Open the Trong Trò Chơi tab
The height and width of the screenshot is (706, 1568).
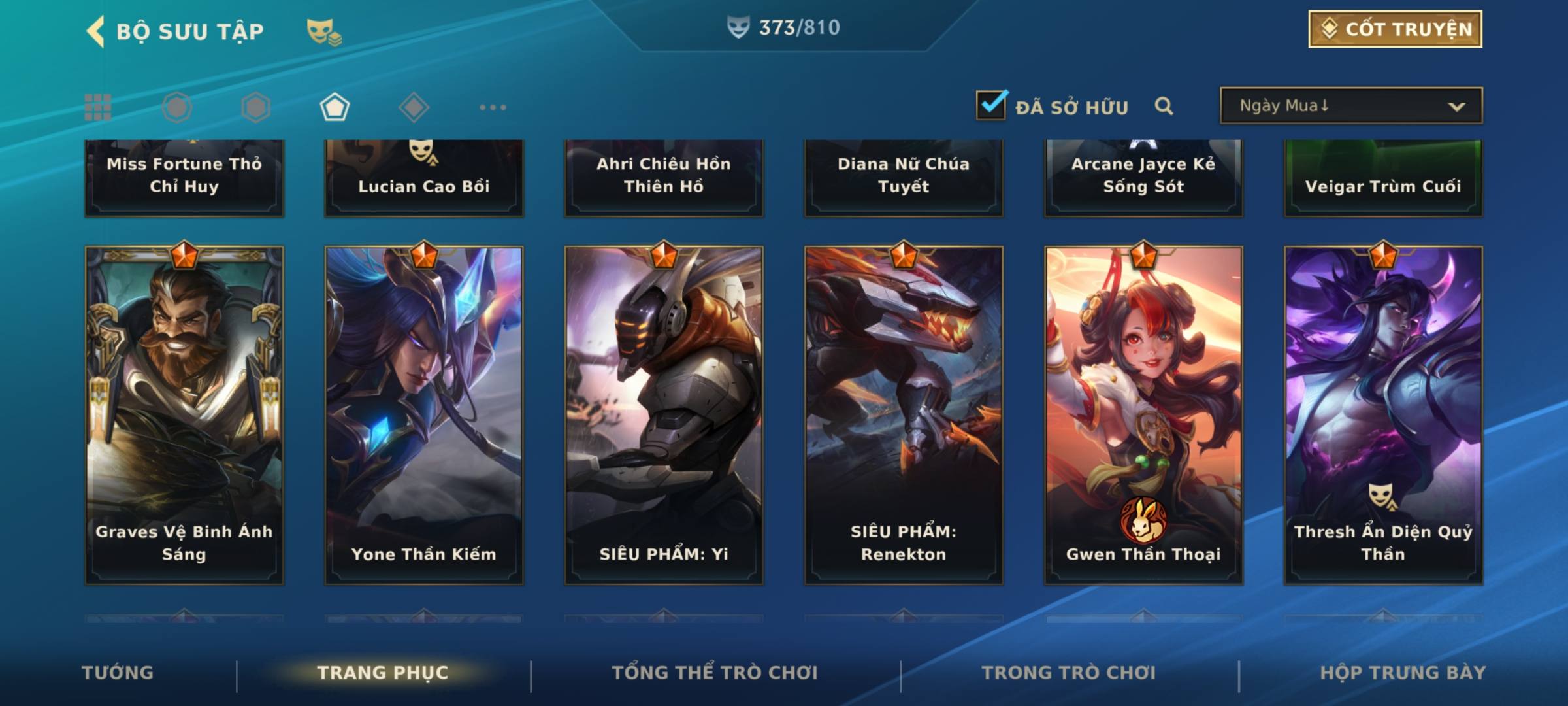pos(1069,673)
